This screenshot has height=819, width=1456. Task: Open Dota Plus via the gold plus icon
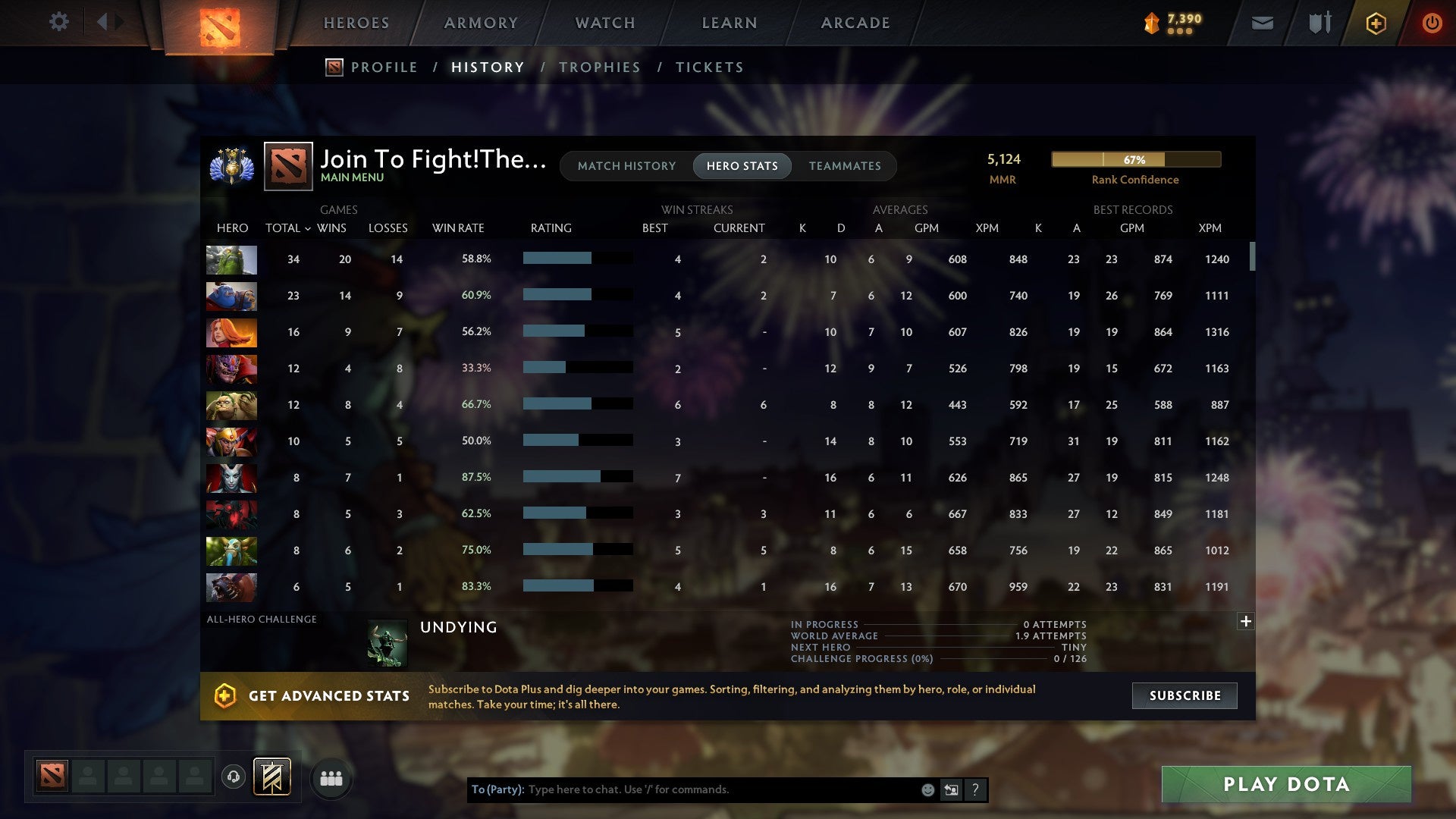click(x=1376, y=23)
